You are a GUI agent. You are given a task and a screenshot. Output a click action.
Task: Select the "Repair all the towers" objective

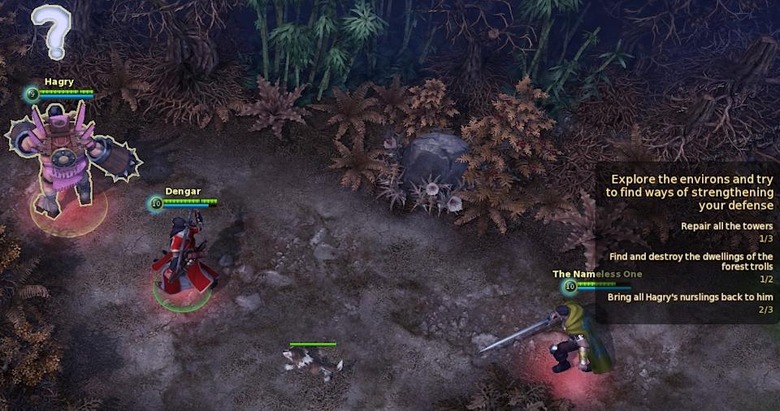coord(727,227)
